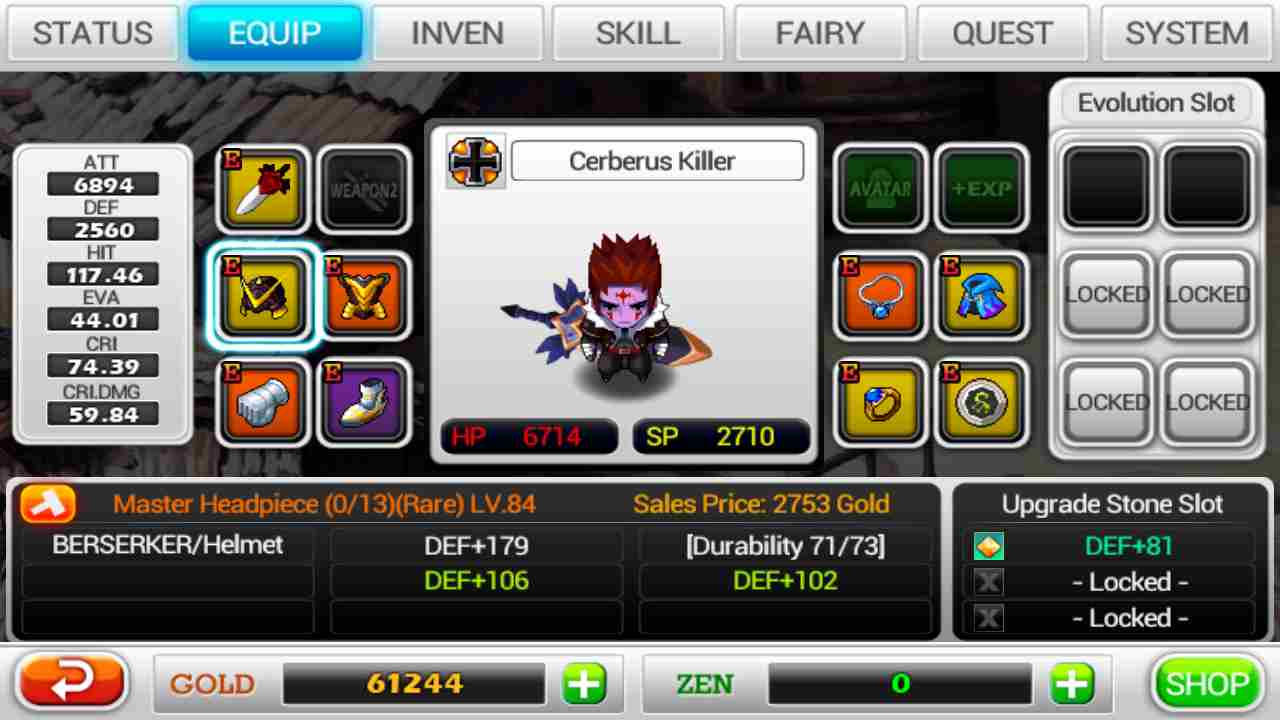Click the +EXP equipment slot

click(x=982, y=190)
